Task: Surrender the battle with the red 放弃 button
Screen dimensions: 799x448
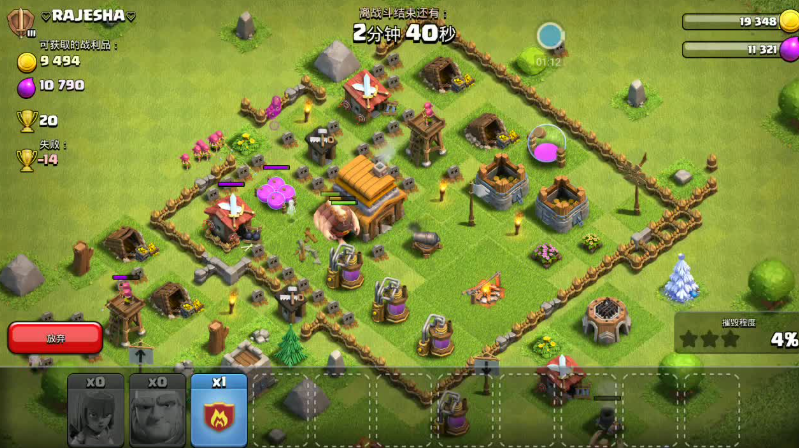Action: (55, 338)
